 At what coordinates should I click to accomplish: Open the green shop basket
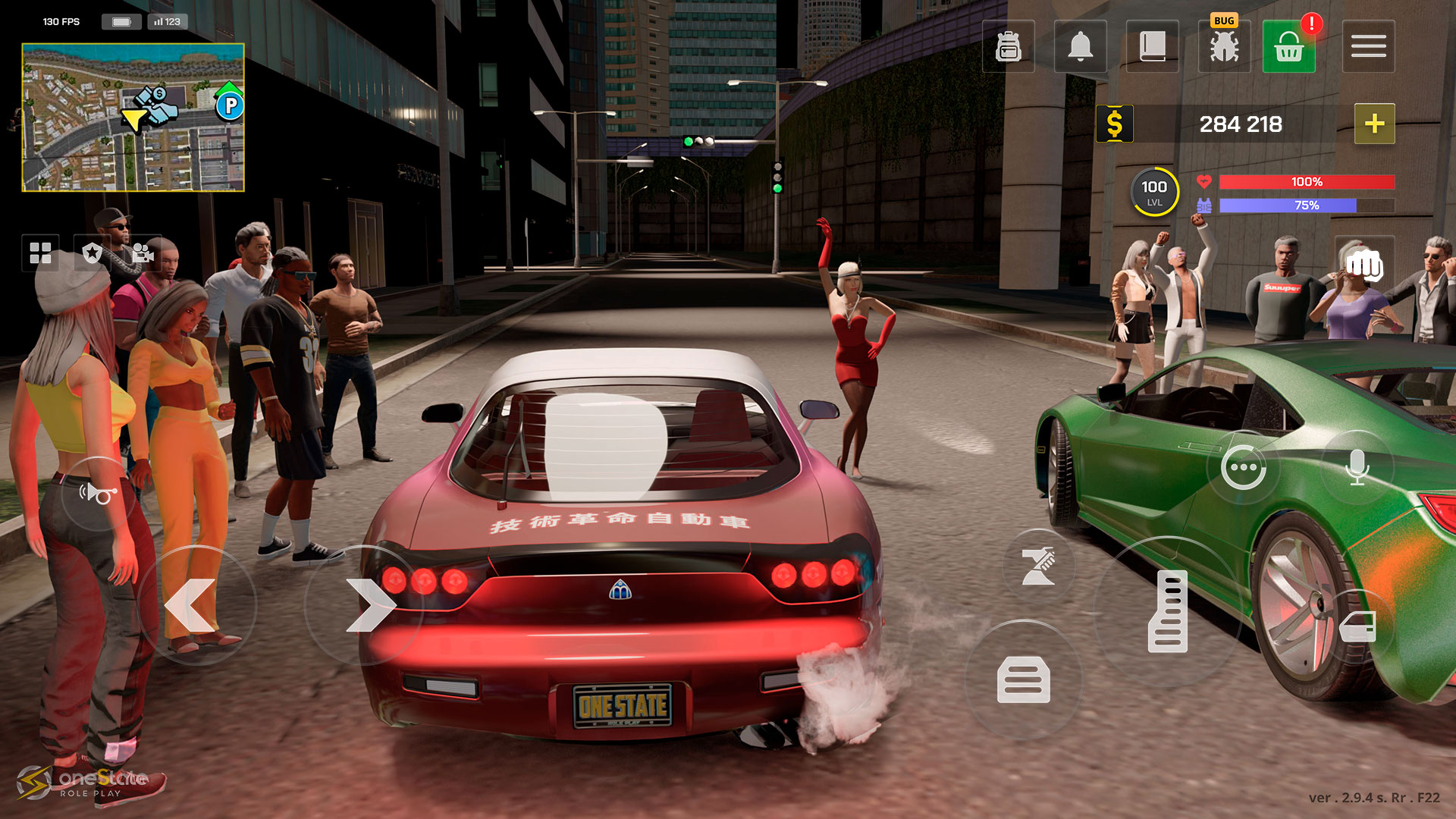click(x=1288, y=47)
